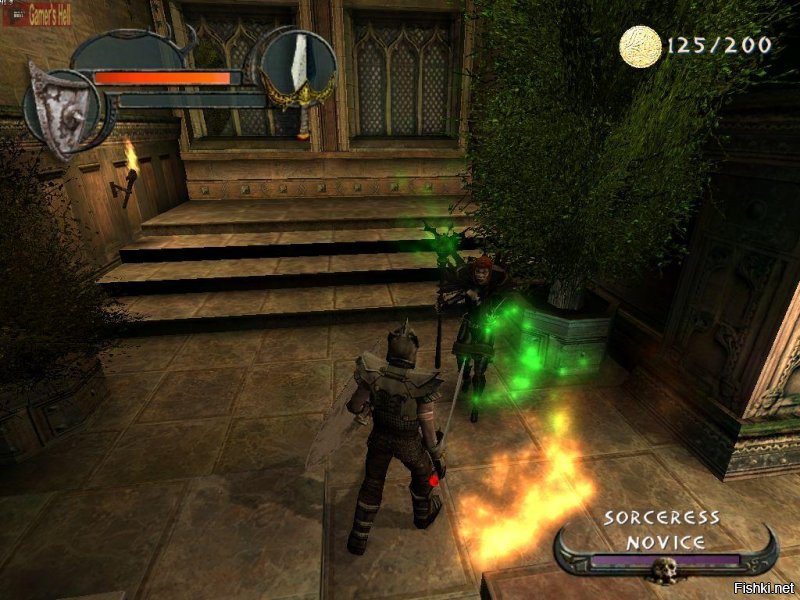The width and height of the screenshot is (800, 600).
Task: Click the Fishki.net watermark
Action: (x=762, y=585)
